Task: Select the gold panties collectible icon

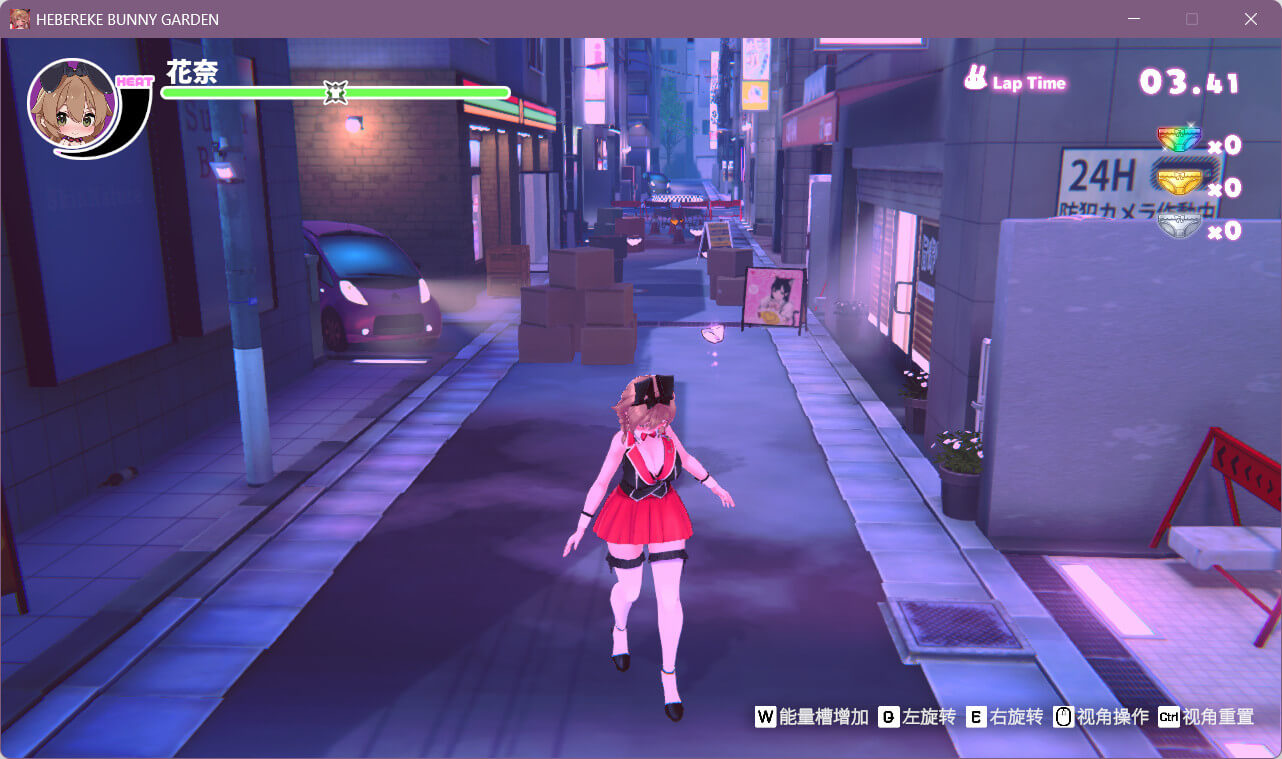Action: [x=1178, y=183]
